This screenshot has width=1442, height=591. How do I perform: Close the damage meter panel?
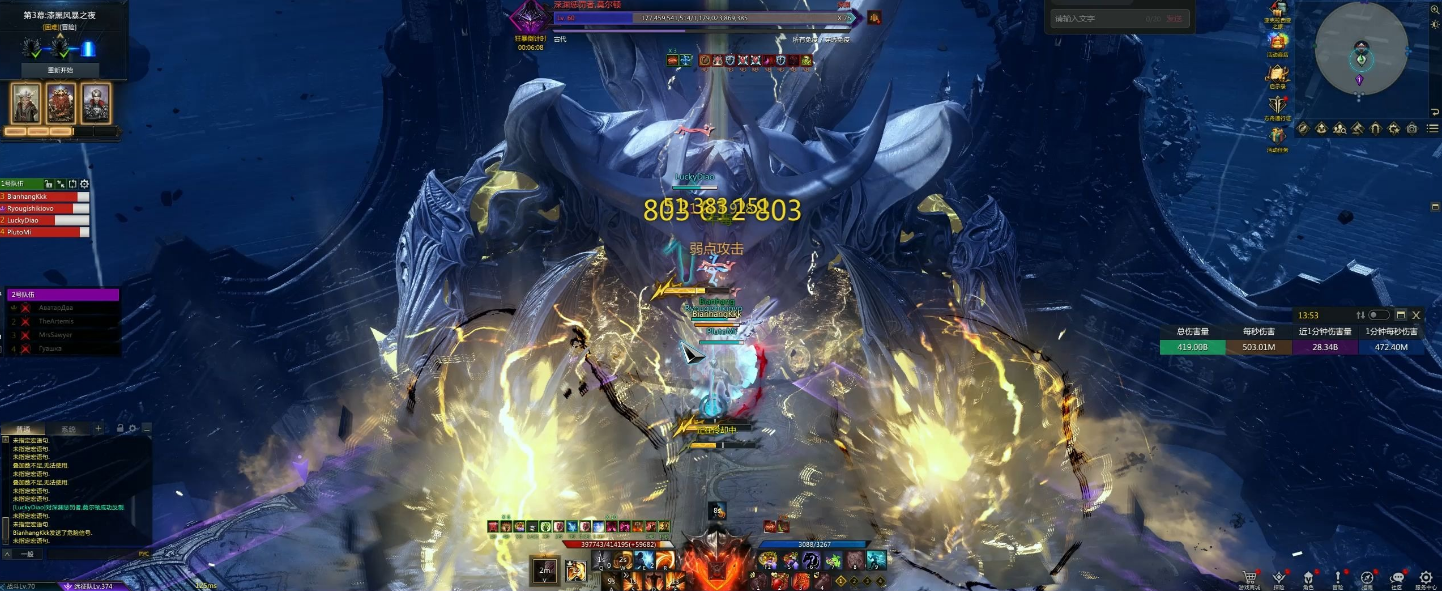1416,315
